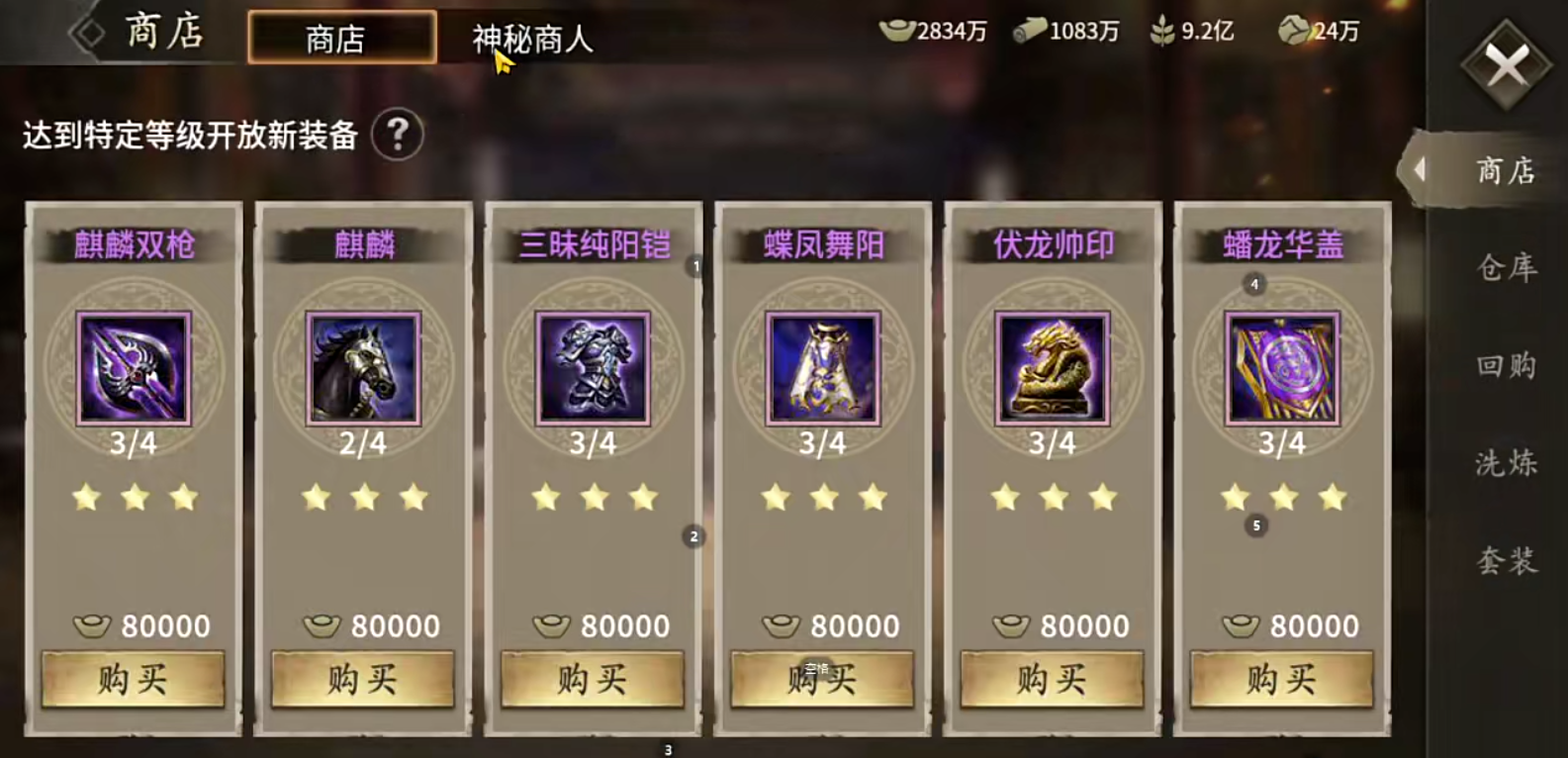Click the scroll currency icon showing 1083万
Image resolution: width=1568 pixels, height=758 pixels.
pos(1032,32)
